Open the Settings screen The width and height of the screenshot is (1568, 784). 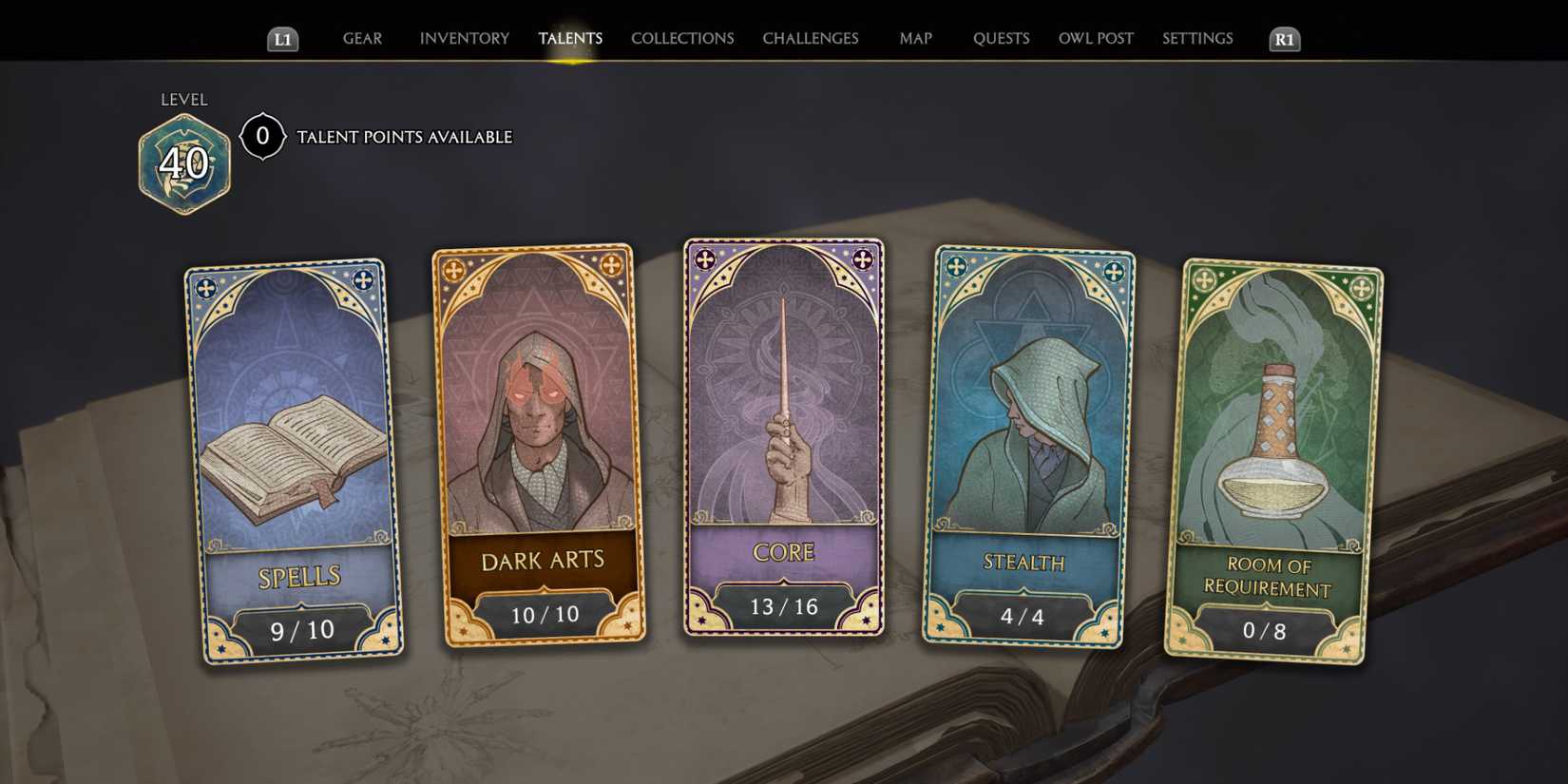[1197, 38]
